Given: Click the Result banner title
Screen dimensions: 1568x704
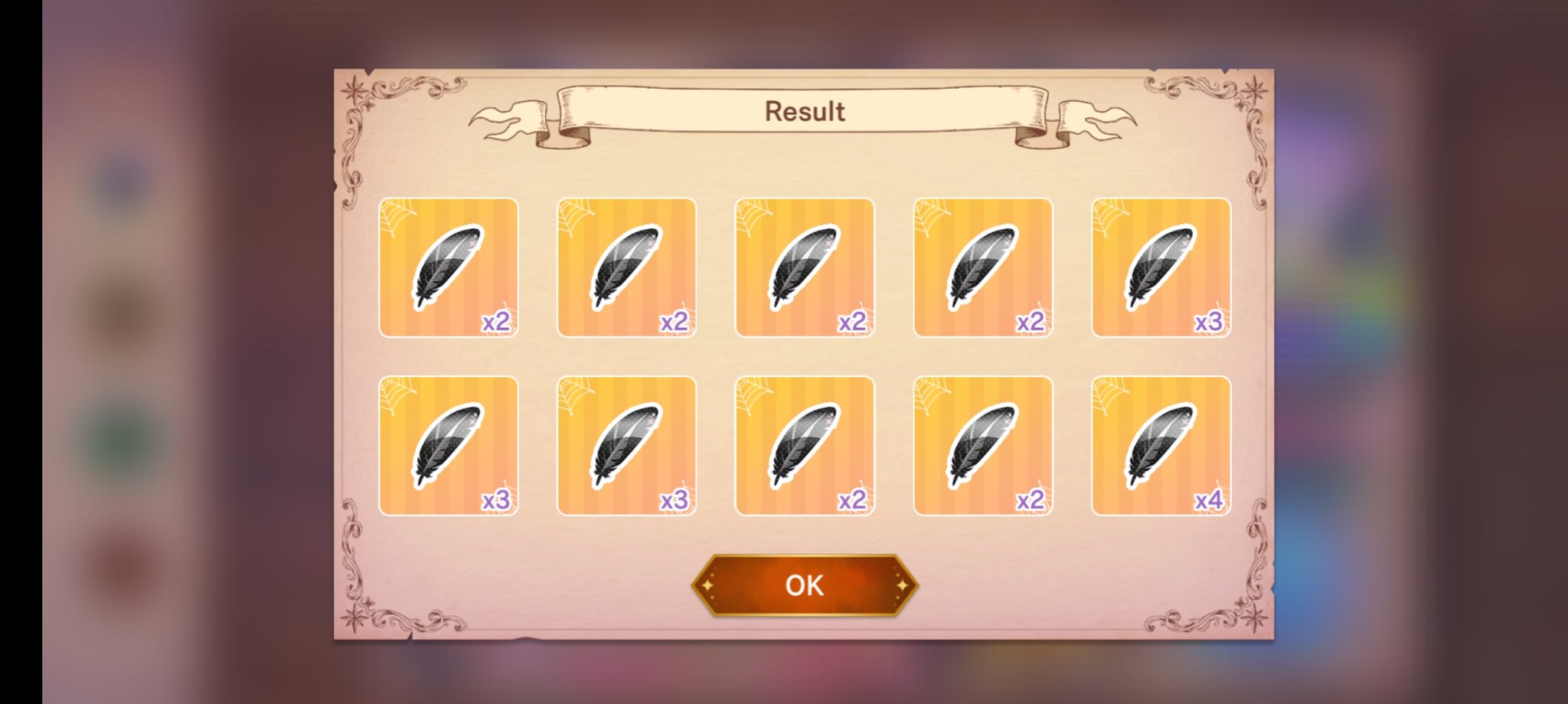Looking at the screenshot, I should pos(804,110).
